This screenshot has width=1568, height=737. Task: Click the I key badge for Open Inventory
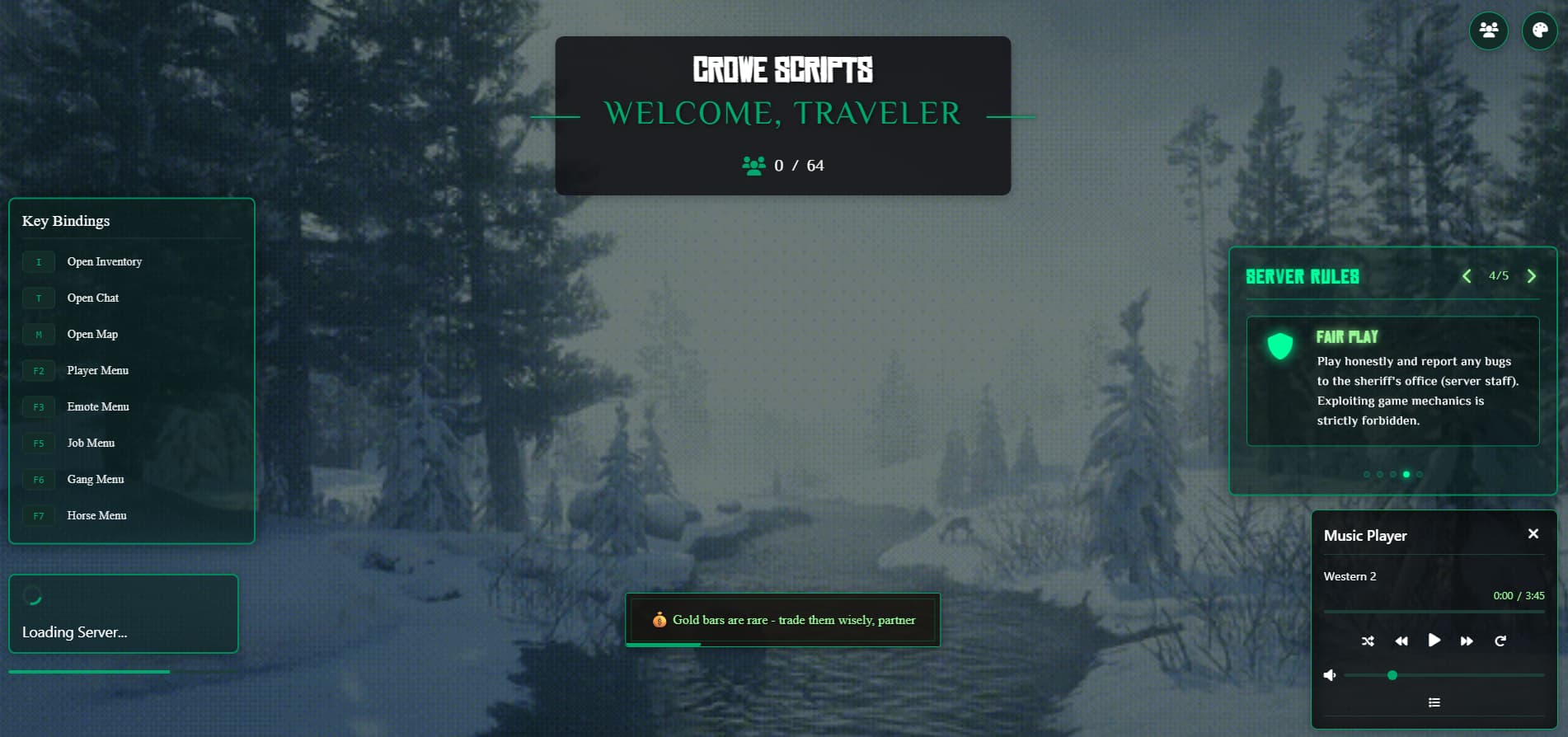point(39,261)
